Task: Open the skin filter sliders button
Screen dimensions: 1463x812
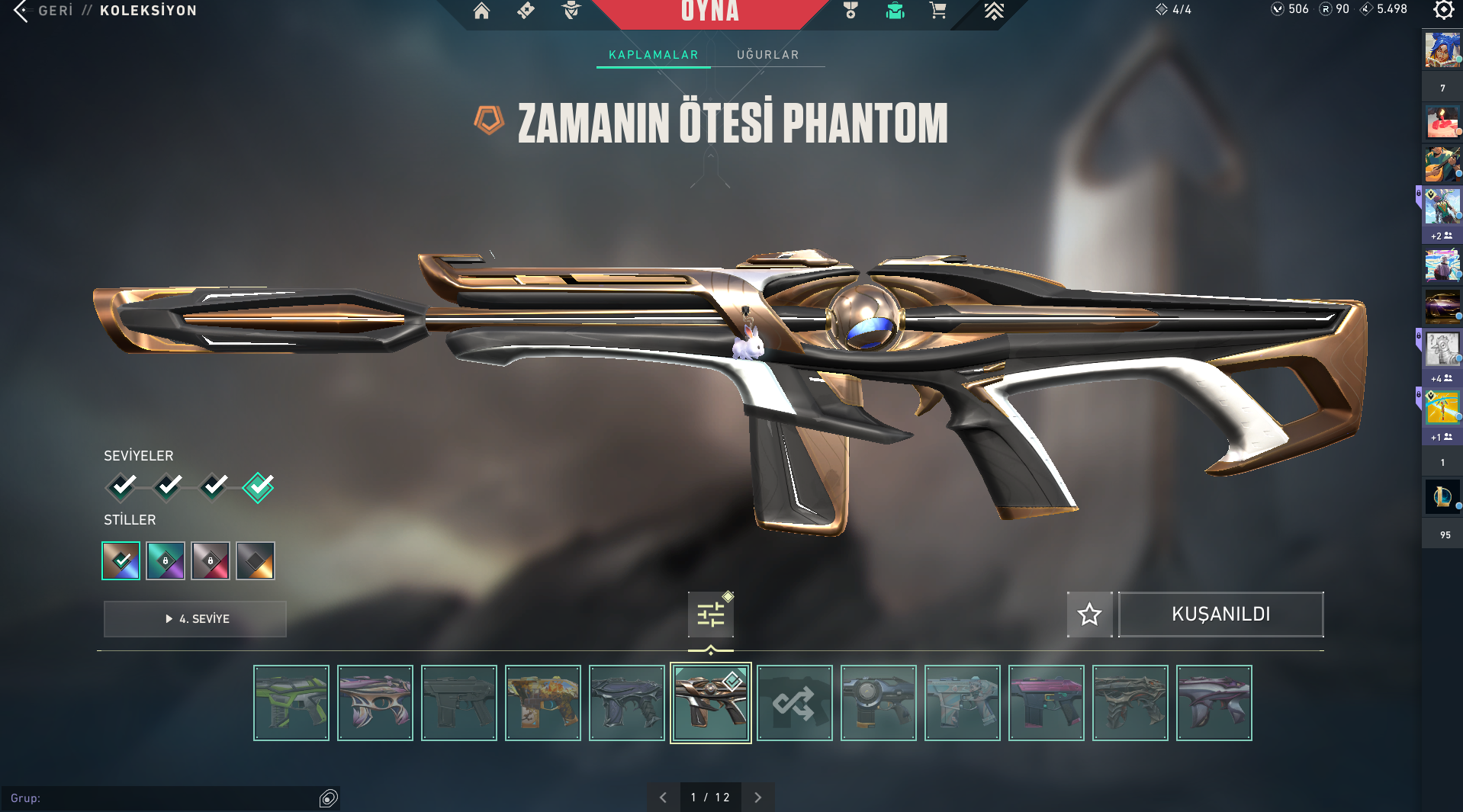Action: pos(710,615)
